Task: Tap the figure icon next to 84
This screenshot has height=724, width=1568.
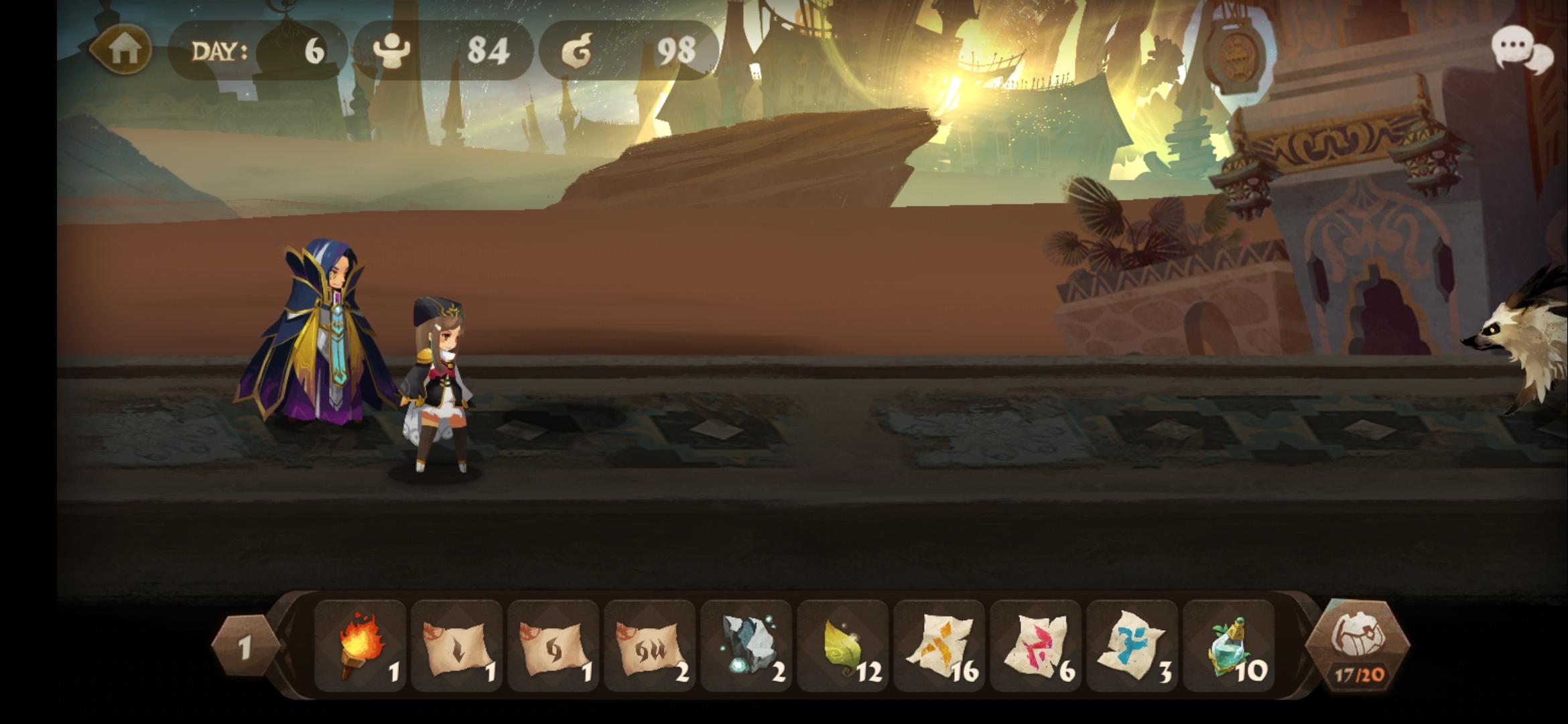Action: [392, 50]
